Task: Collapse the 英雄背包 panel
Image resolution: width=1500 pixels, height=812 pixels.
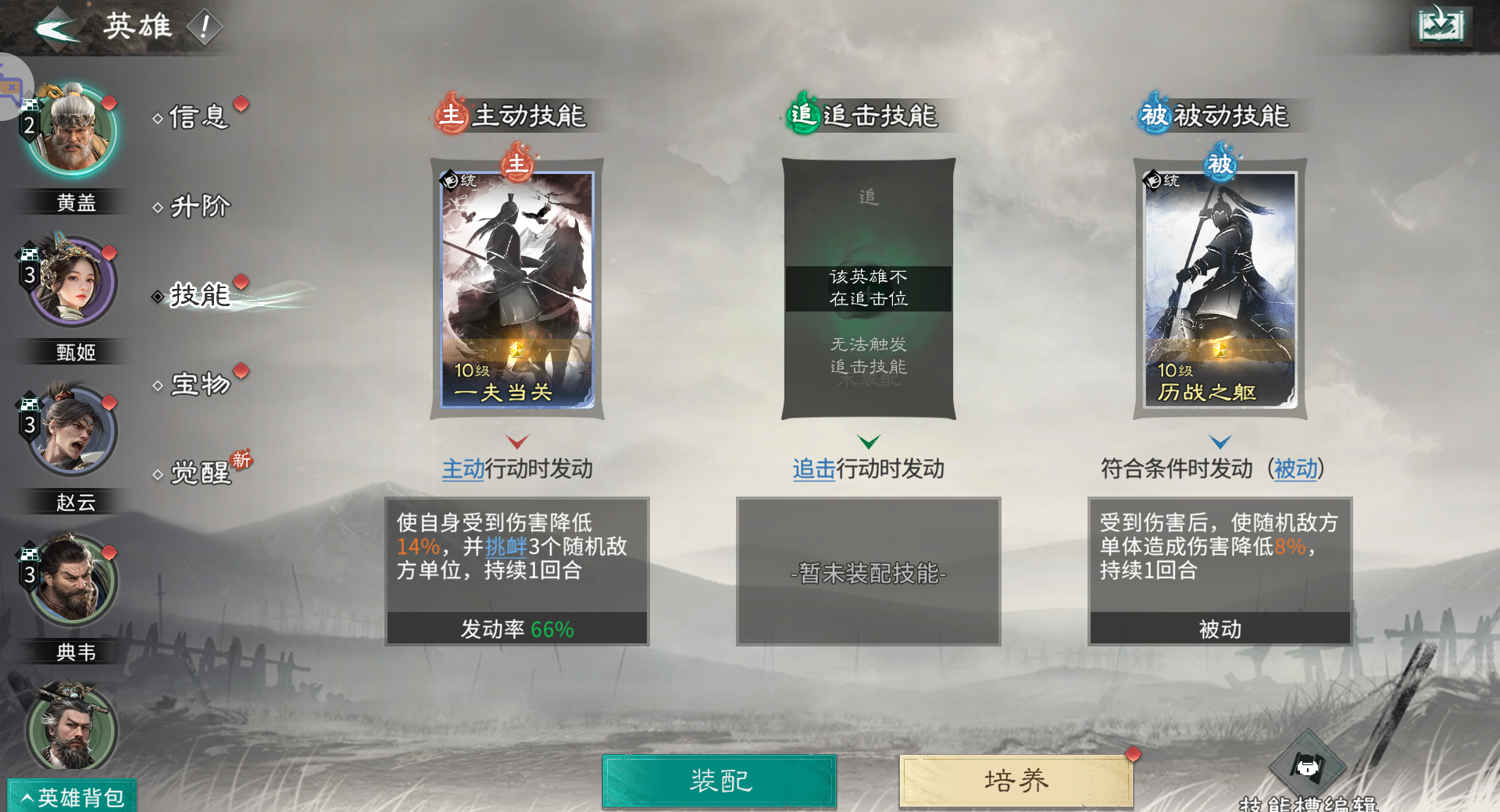Action: click(x=70, y=795)
